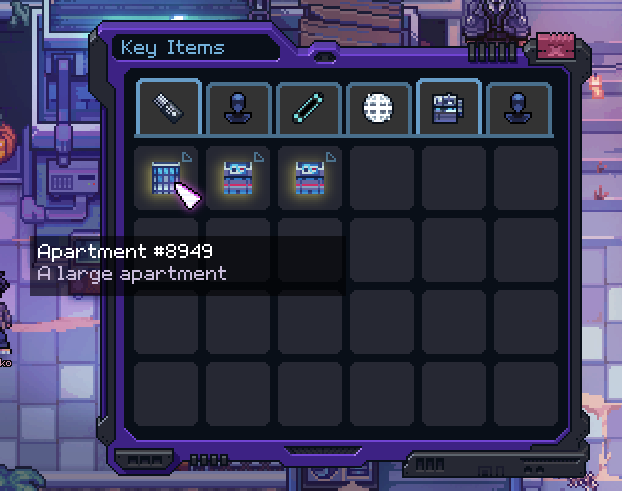The image size is (622, 491).
Task: Open the teal rod category tab
Action: [x=308, y=108]
